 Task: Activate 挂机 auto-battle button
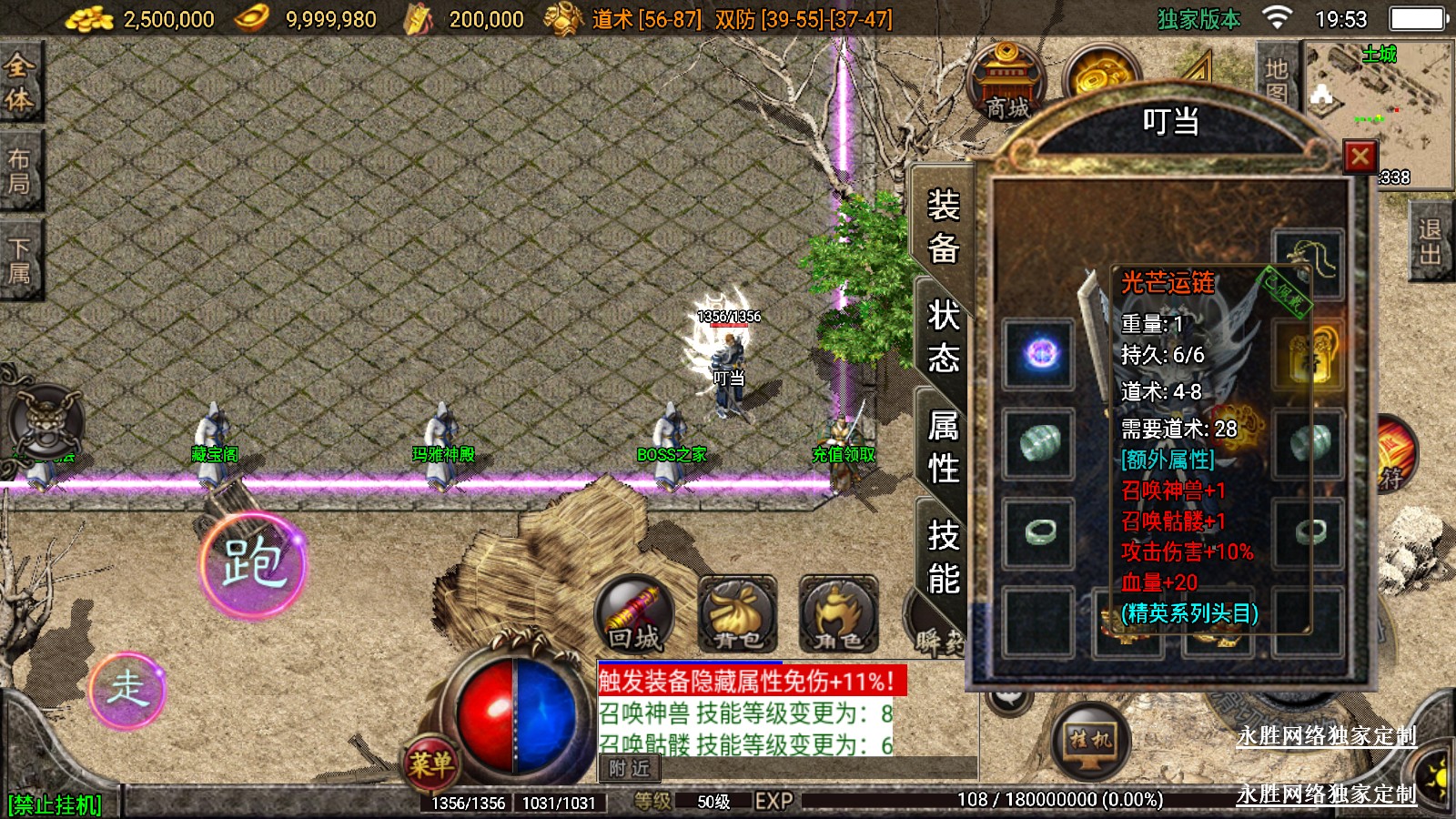click(x=1090, y=741)
